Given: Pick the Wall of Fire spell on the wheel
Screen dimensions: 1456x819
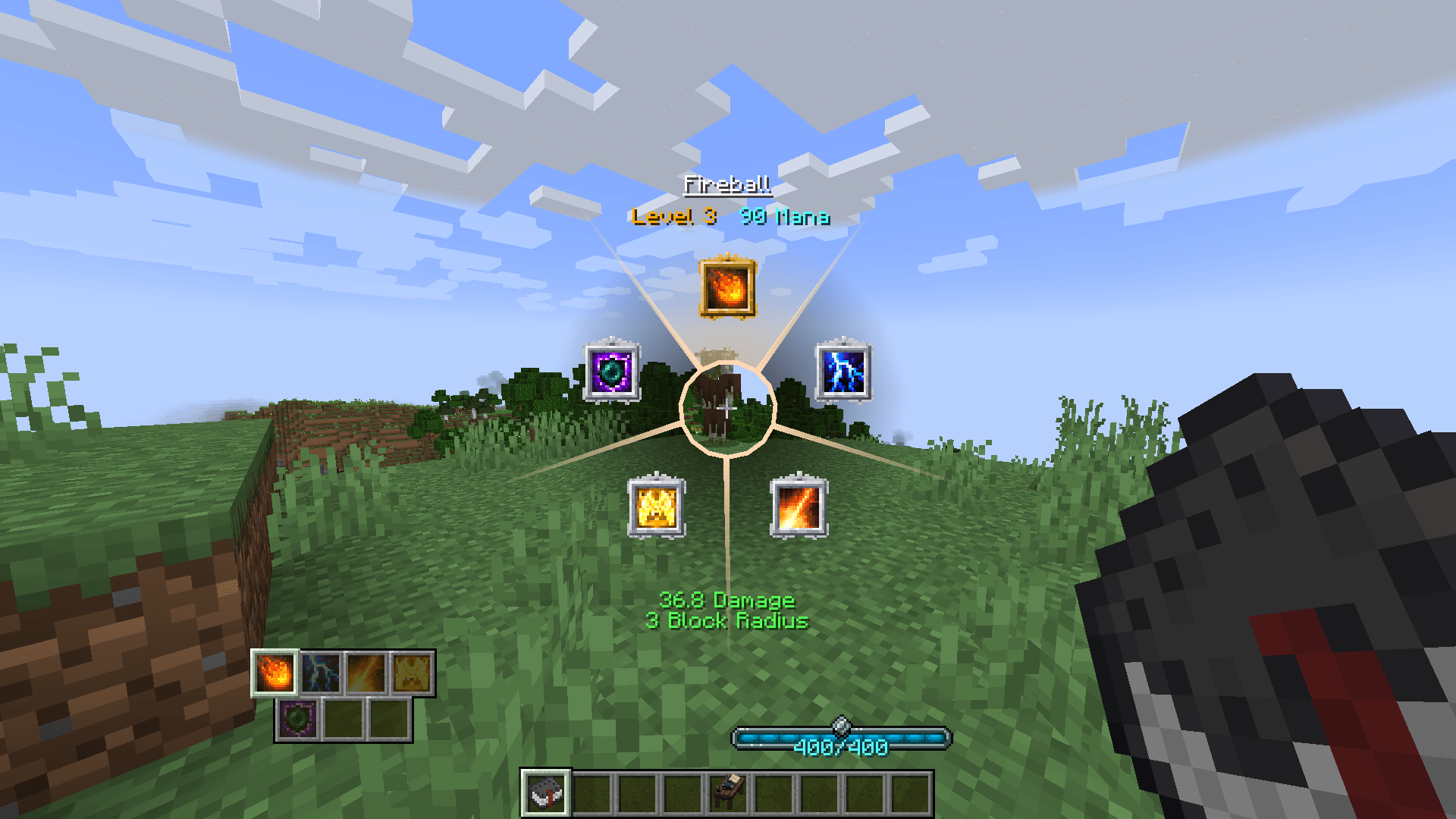Looking at the screenshot, I should click(x=657, y=506).
